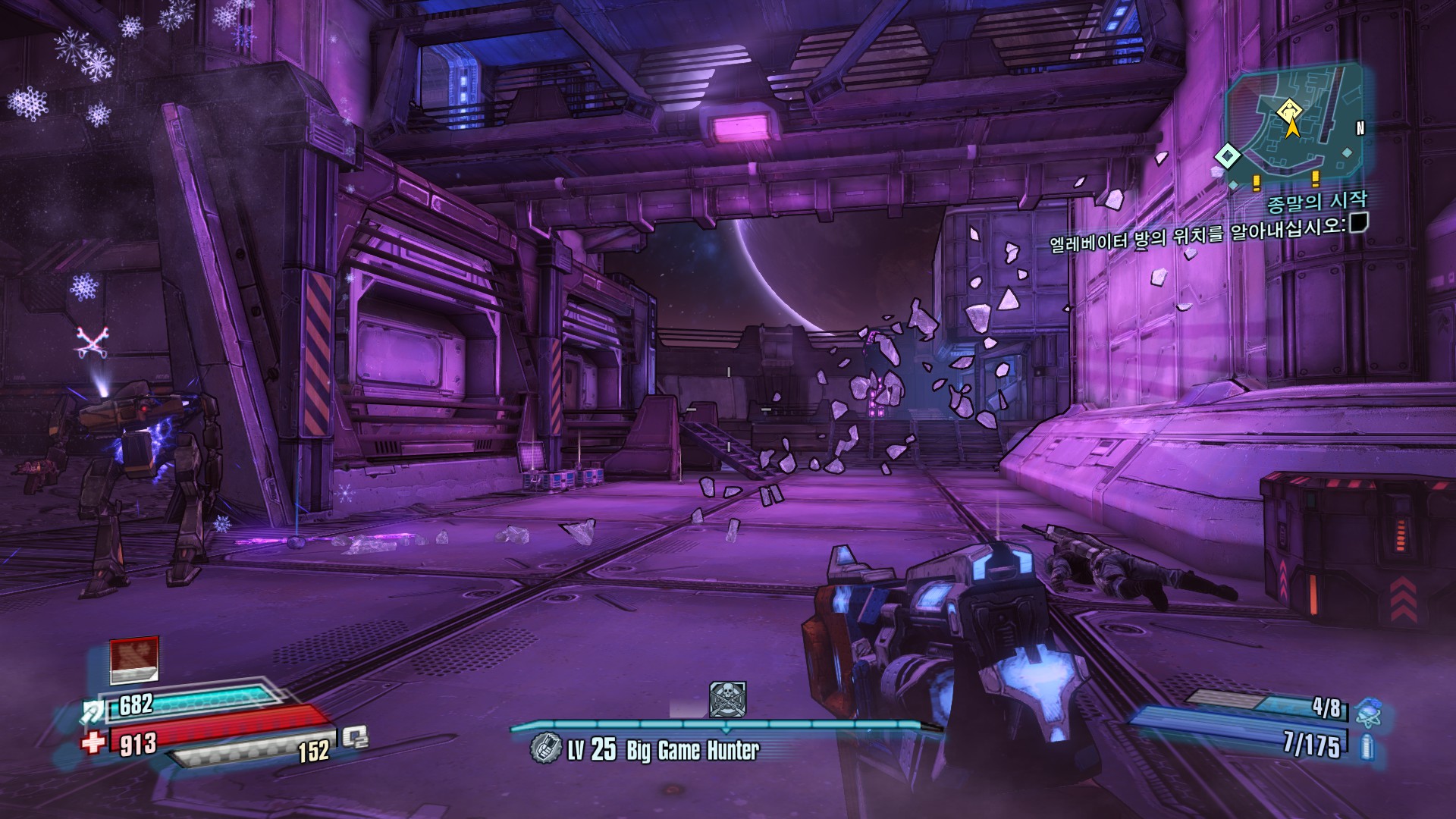Select the O2 oxygen tank icon
Image resolution: width=1456 pixels, height=819 pixels.
coord(355,737)
